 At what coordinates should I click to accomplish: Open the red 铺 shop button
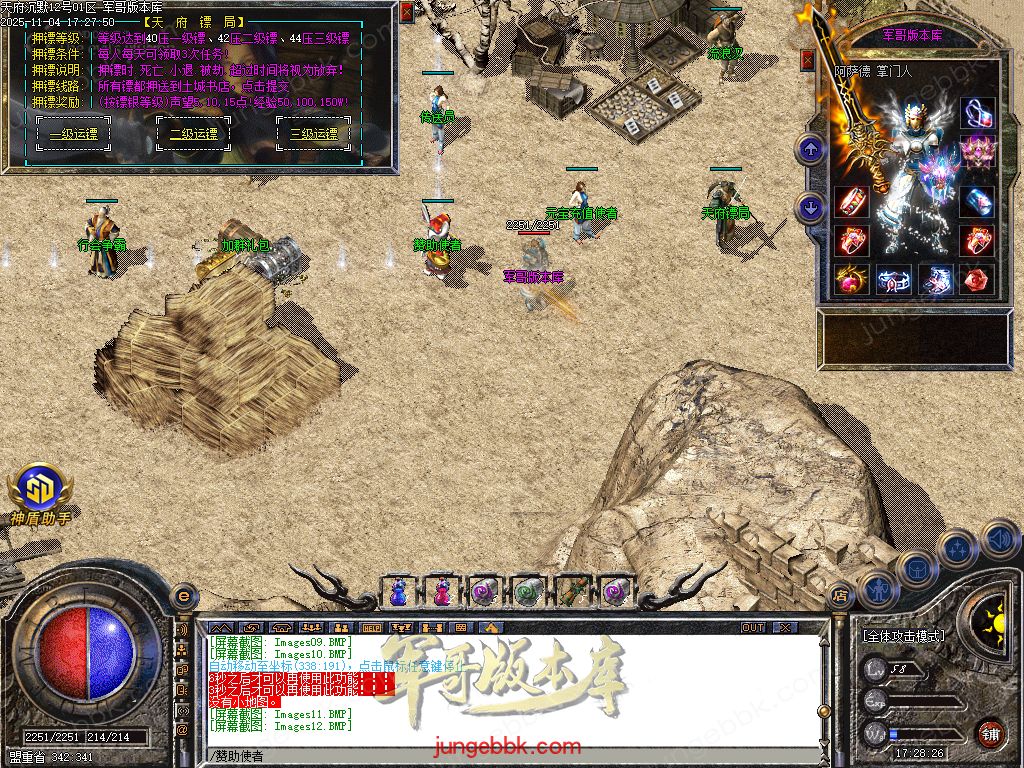(990, 733)
